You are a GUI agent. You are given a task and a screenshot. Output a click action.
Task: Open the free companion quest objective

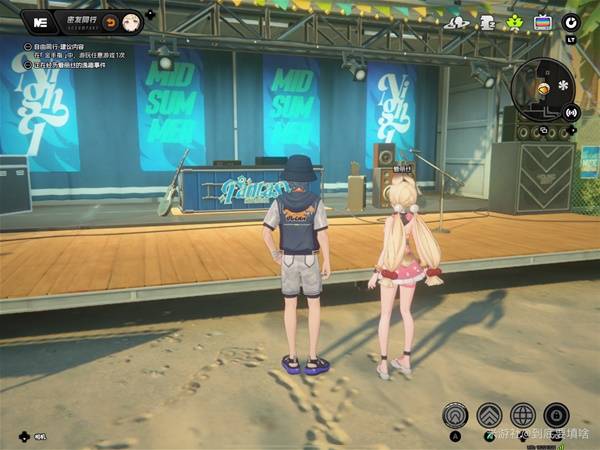(72, 46)
